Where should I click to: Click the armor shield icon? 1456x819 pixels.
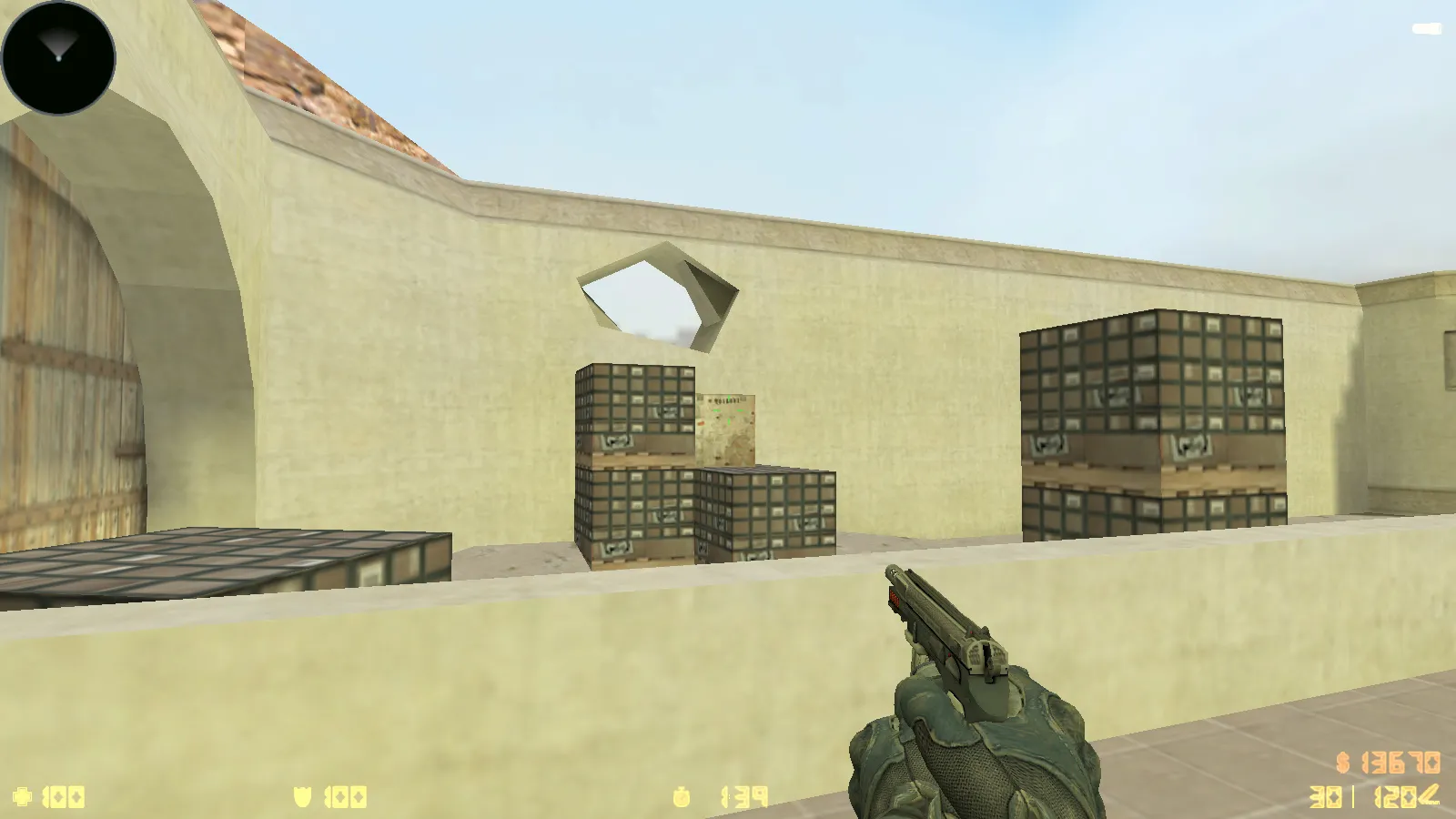point(300,797)
